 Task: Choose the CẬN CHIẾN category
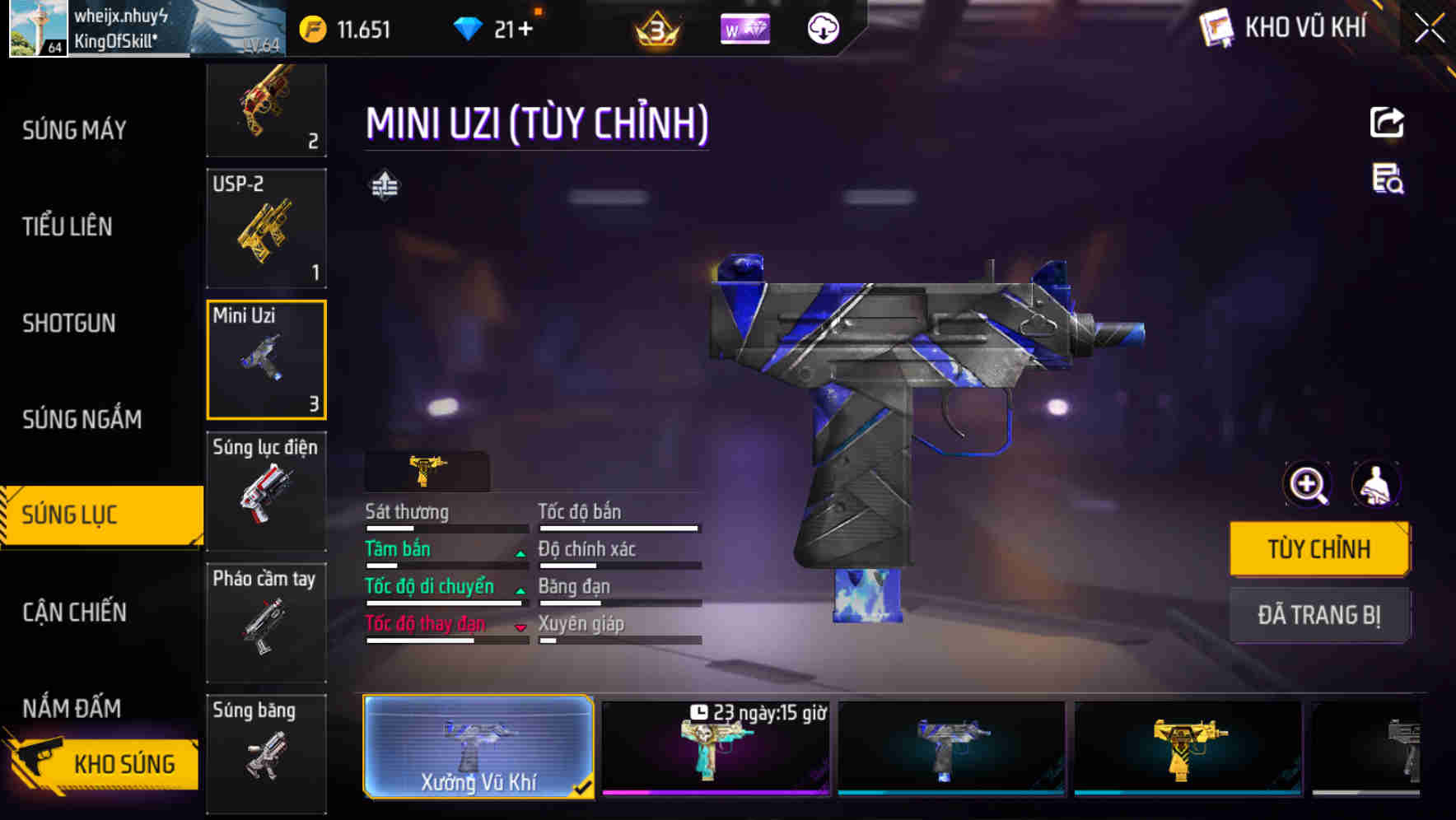74,612
